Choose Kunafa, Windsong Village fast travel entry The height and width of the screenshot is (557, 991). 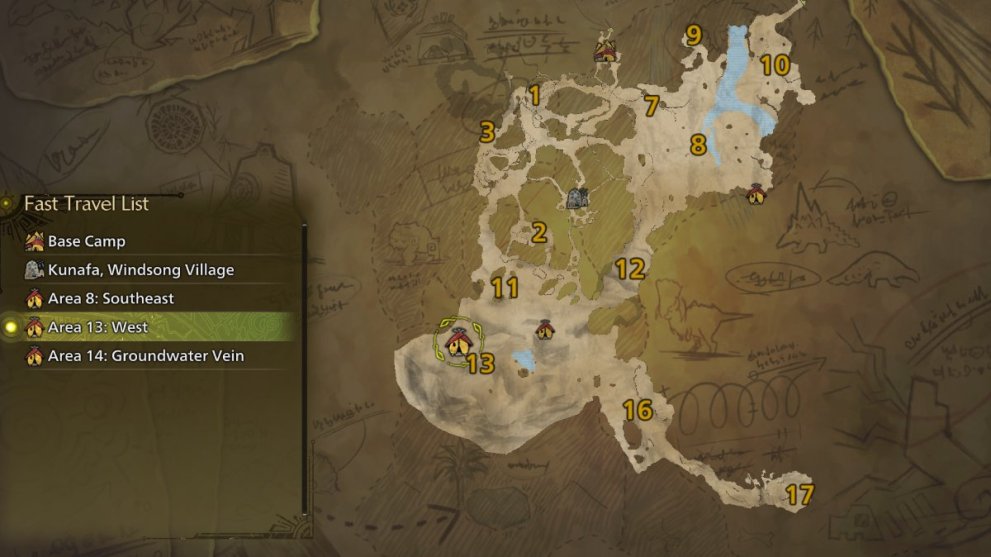point(140,270)
